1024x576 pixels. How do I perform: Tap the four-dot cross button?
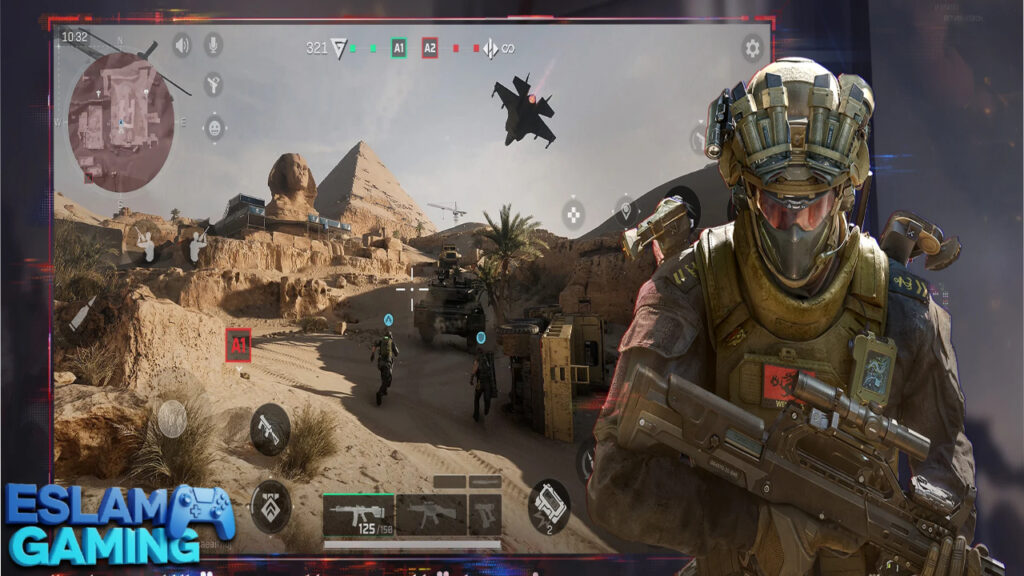[x=573, y=213]
